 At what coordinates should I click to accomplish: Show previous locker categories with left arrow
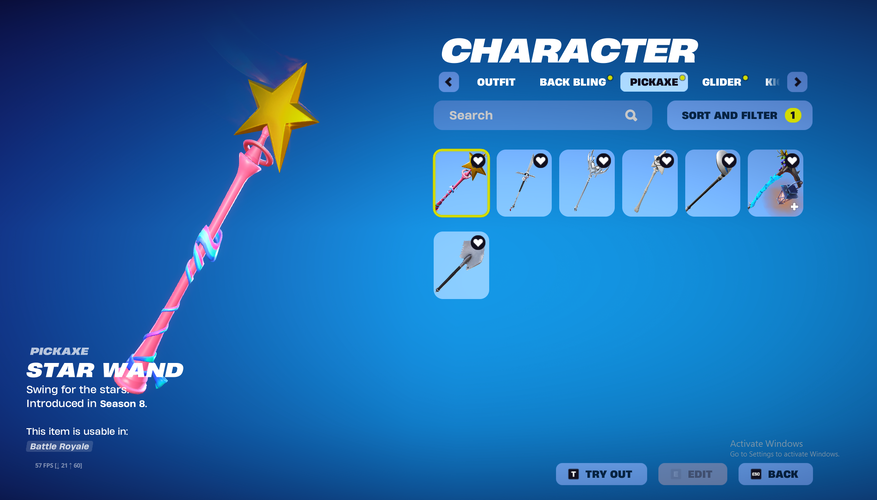(449, 82)
